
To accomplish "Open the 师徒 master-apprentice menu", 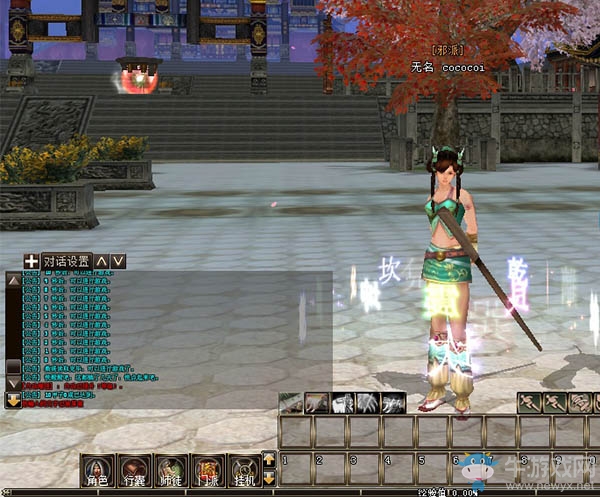I will point(171,469).
